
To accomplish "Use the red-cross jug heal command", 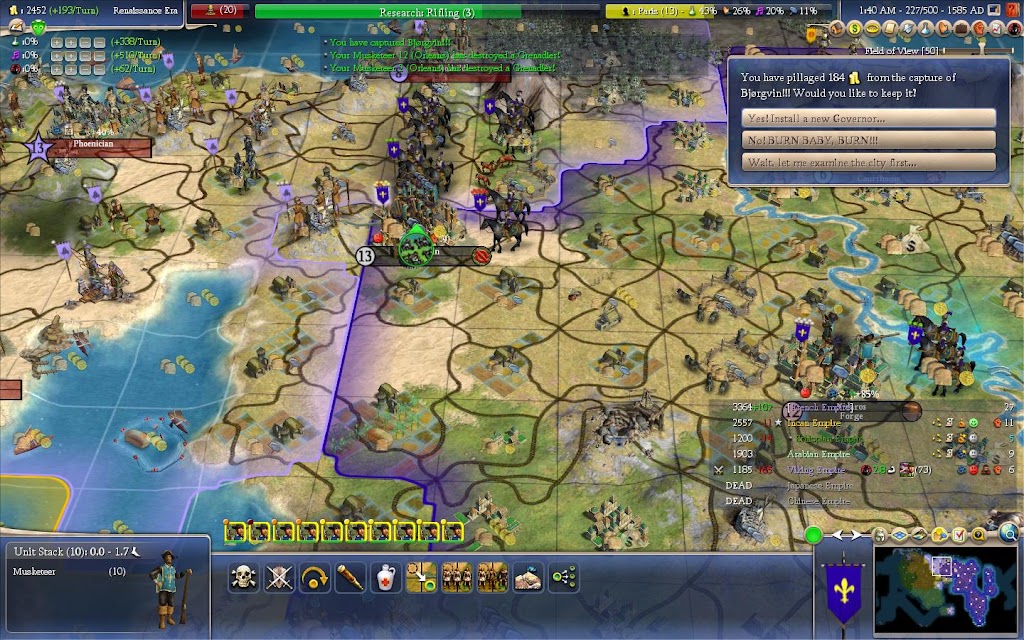I will click(x=384, y=577).
